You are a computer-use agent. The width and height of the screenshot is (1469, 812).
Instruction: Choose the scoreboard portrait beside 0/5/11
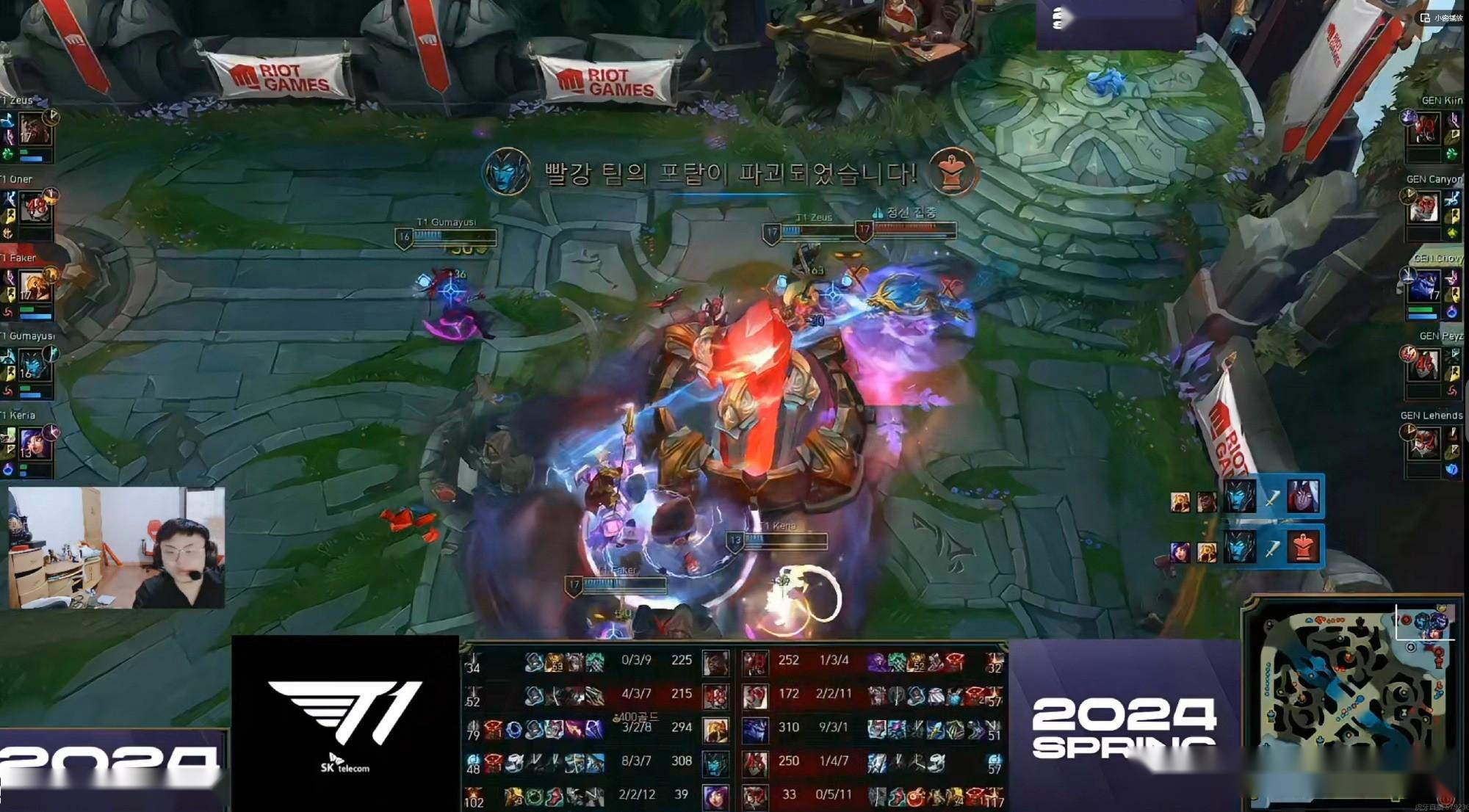point(754,796)
